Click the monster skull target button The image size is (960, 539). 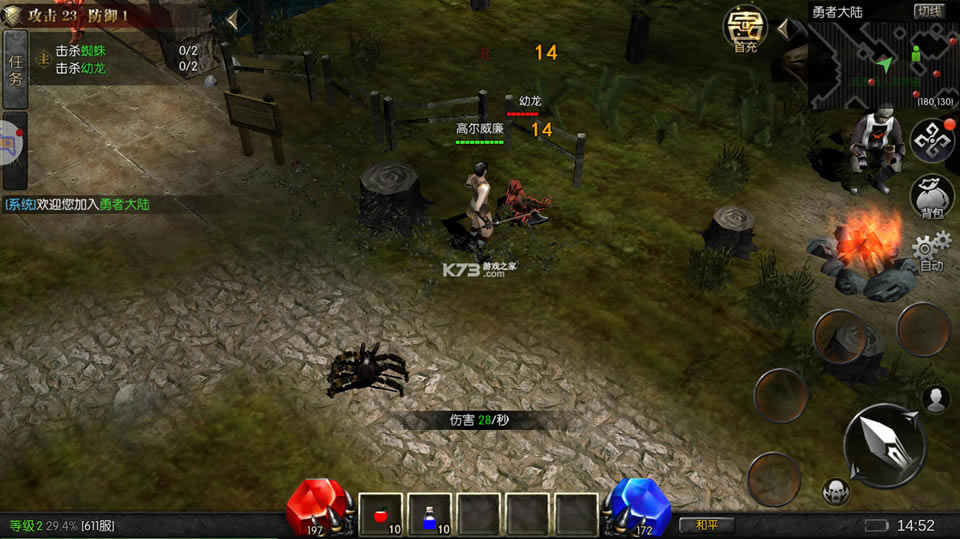pos(836,491)
